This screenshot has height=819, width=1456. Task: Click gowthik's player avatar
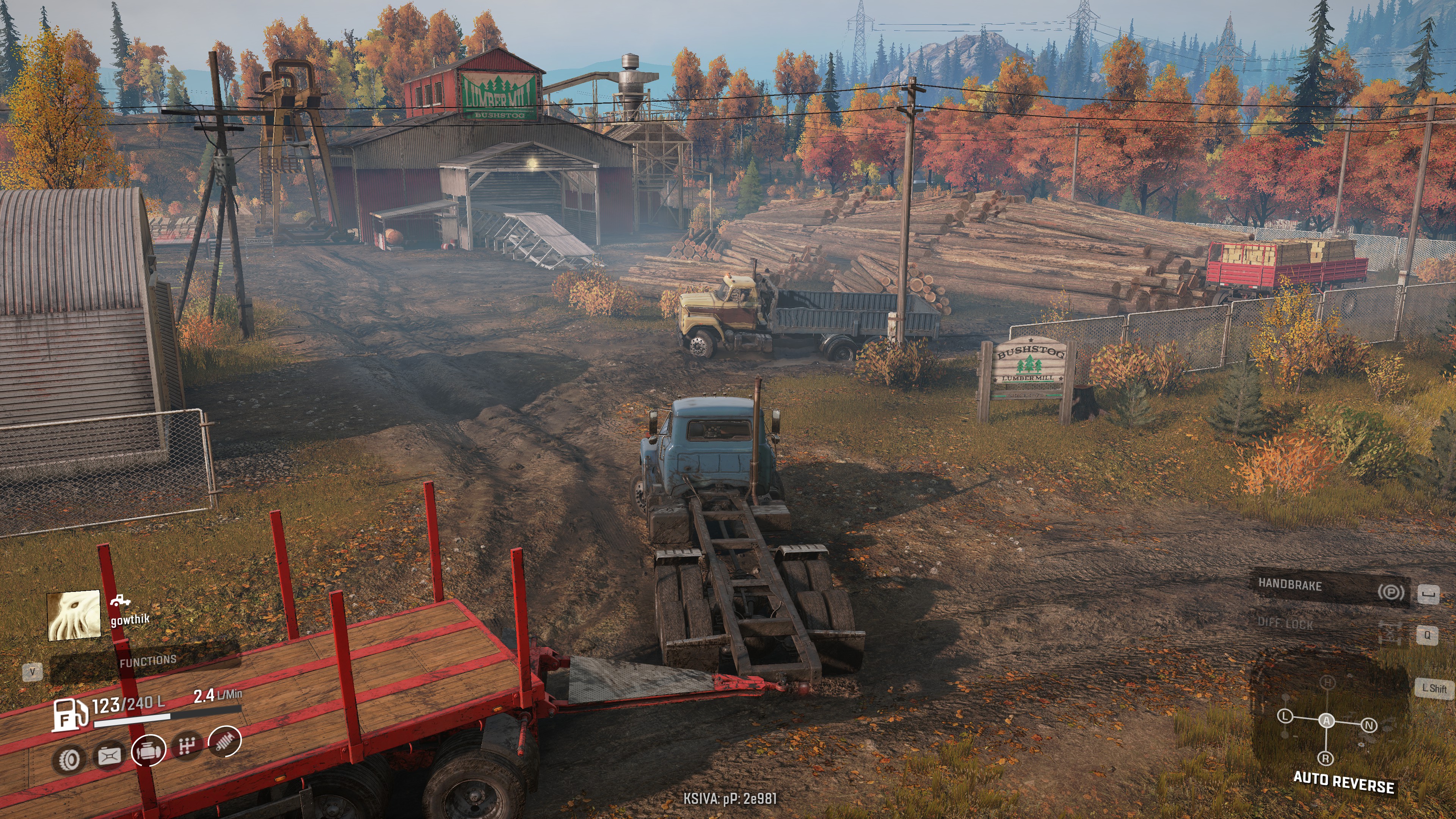[x=74, y=615]
